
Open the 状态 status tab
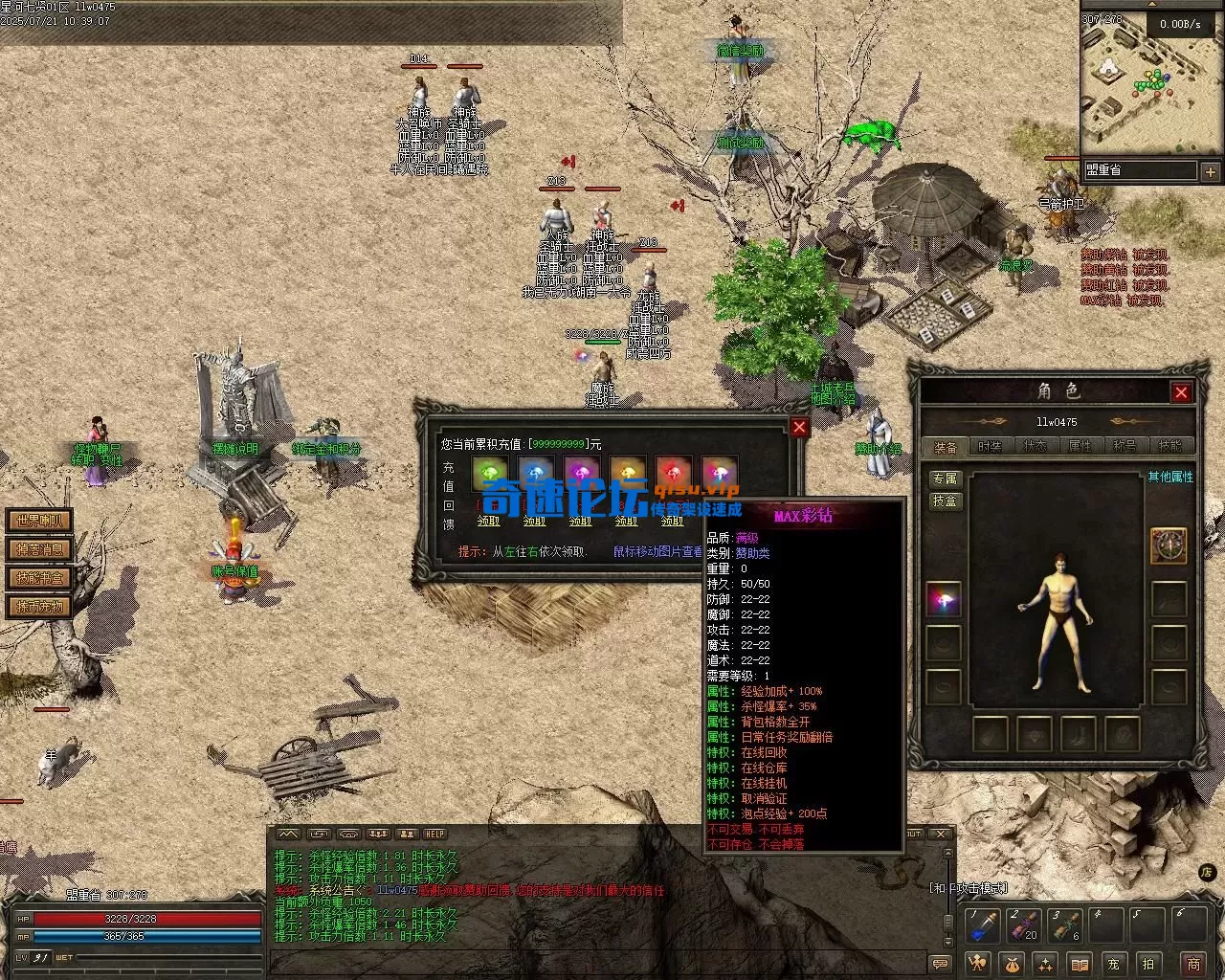click(1035, 446)
